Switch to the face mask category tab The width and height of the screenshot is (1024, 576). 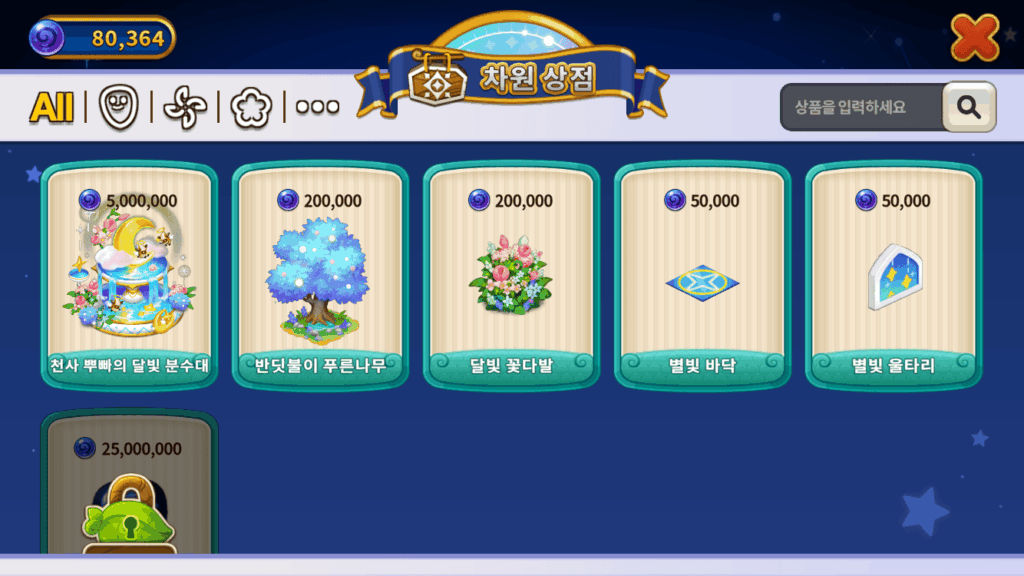click(x=117, y=107)
